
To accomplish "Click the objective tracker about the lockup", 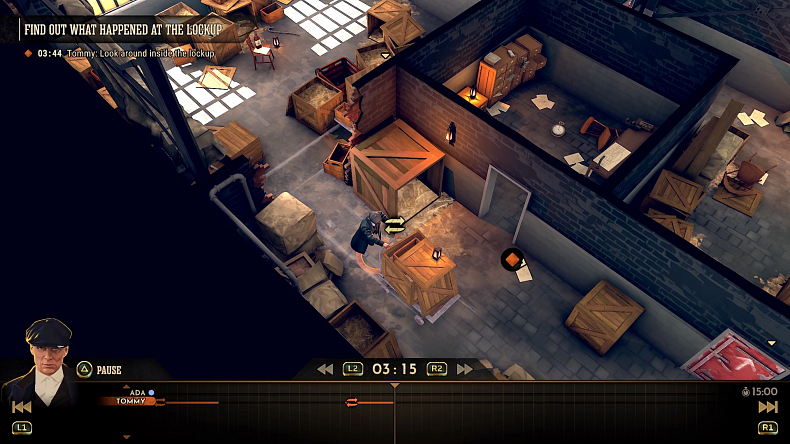I will [x=123, y=29].
